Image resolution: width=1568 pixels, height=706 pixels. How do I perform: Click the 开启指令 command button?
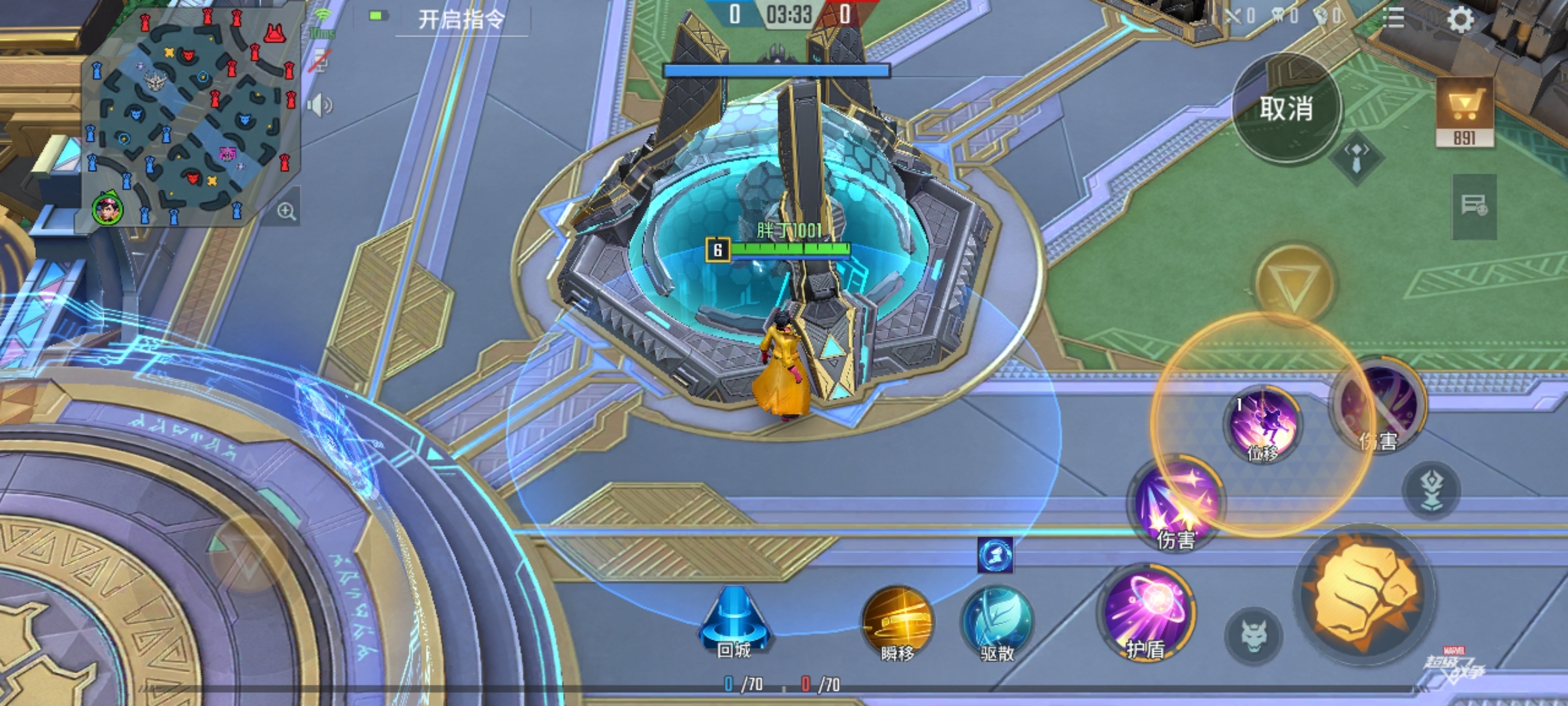(461, 20)
